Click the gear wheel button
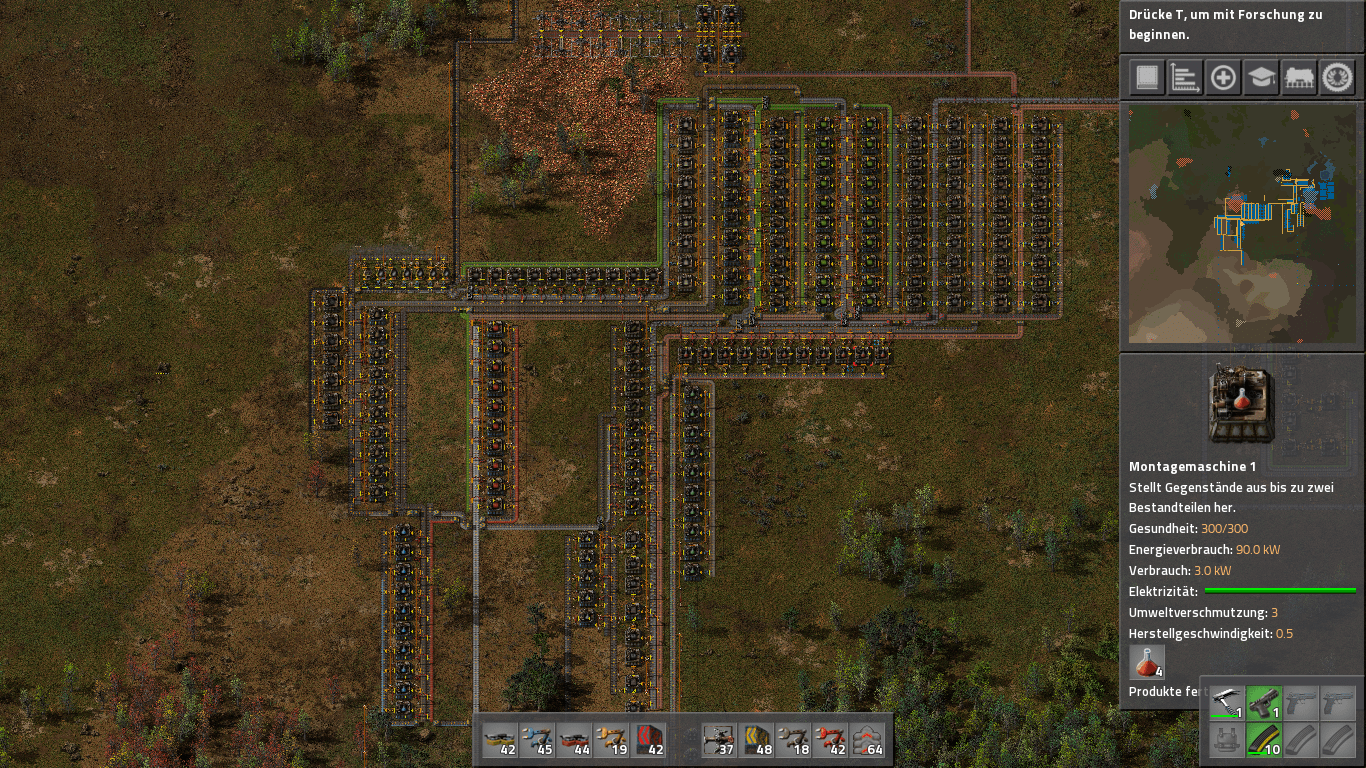The height and width of the screenshot is (768, 1366). tap(1338, 78)
